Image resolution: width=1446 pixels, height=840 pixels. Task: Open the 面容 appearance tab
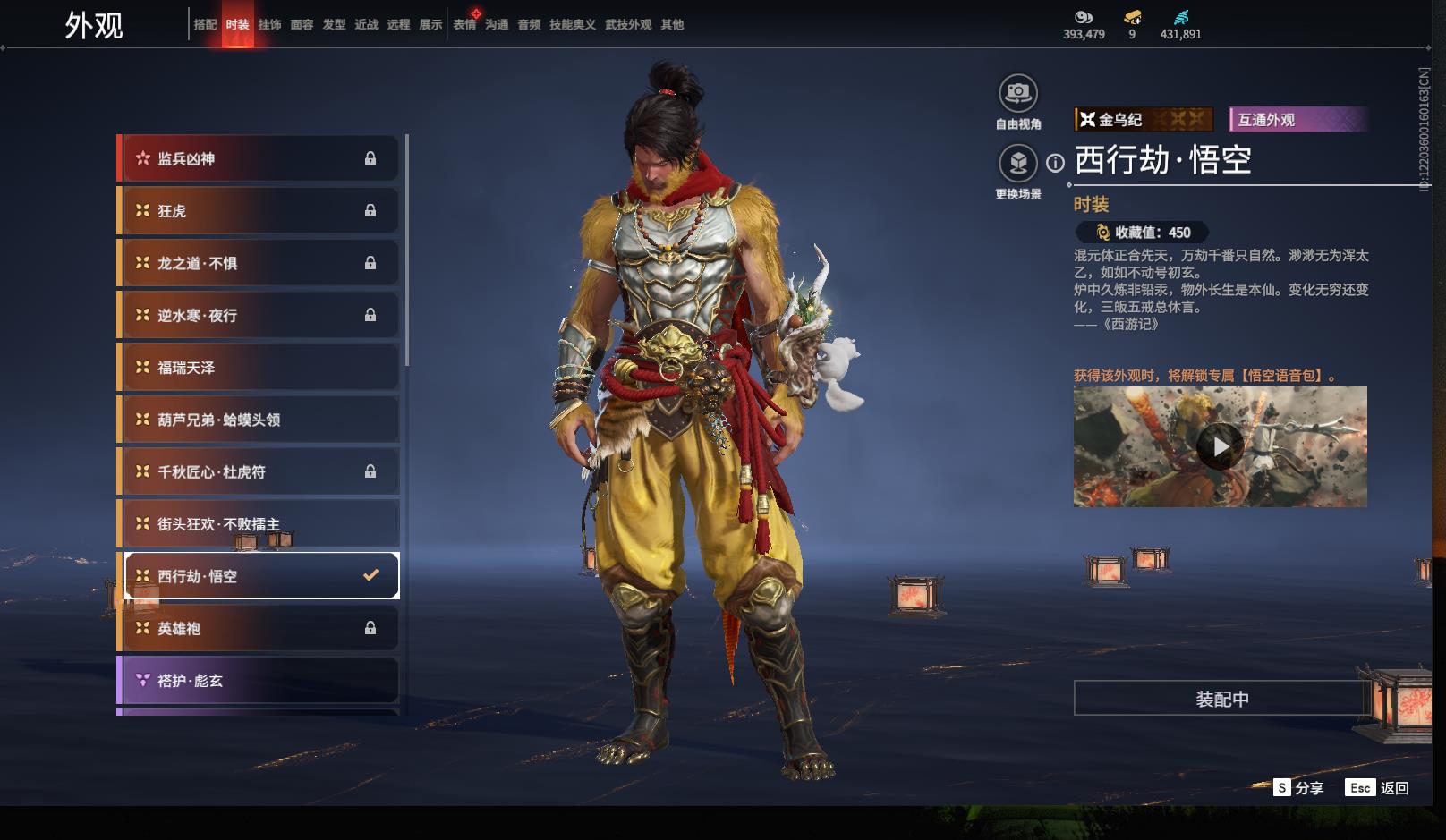click(x=302, y=25)
